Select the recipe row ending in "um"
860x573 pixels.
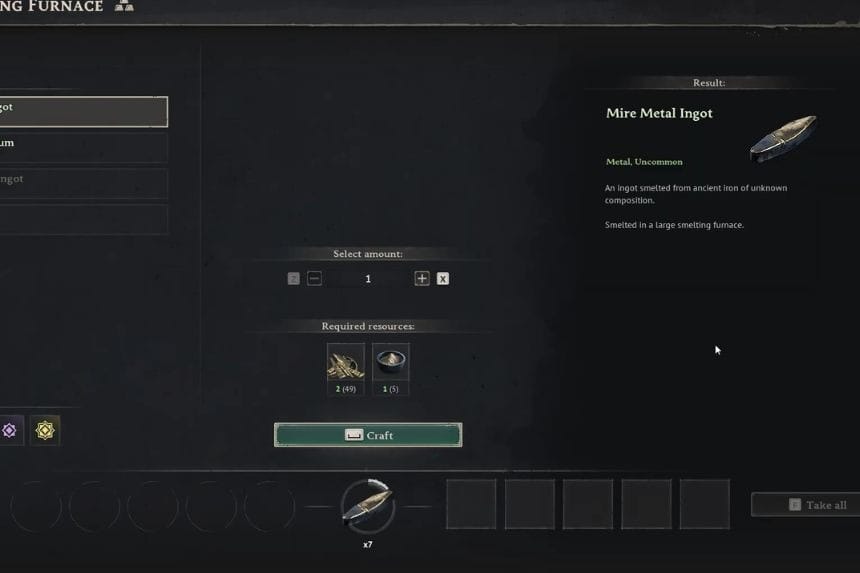(84, 146)
